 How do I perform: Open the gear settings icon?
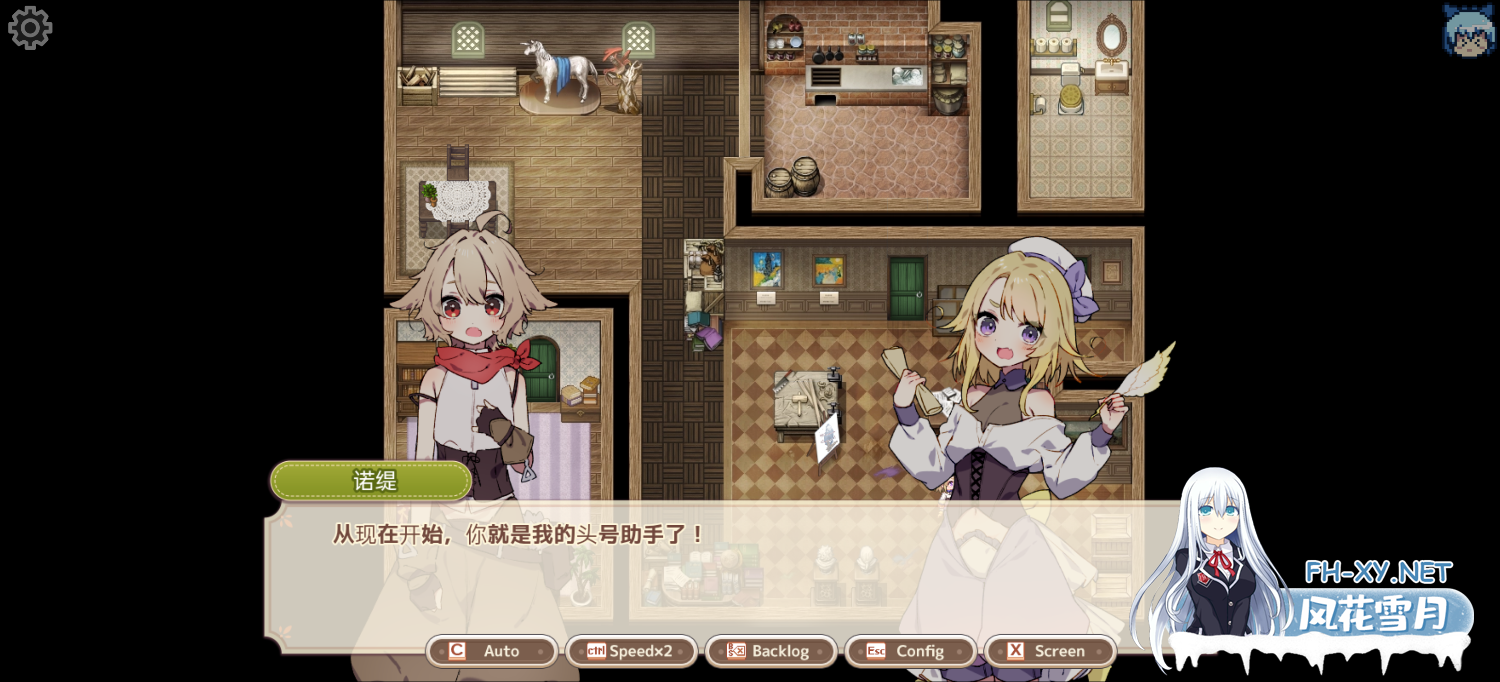pos(30,28)
